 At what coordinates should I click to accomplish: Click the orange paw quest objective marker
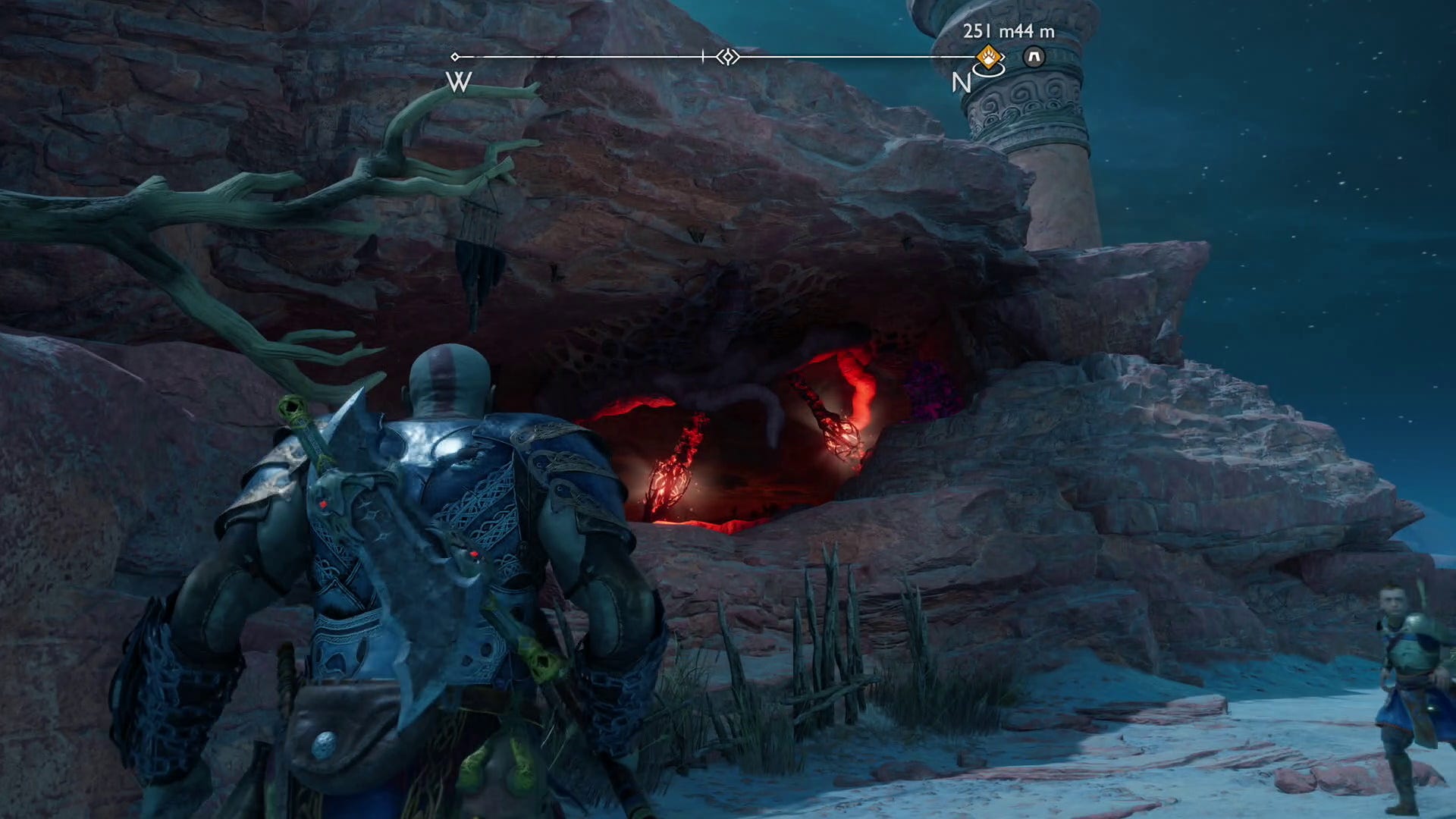point(988,58)
